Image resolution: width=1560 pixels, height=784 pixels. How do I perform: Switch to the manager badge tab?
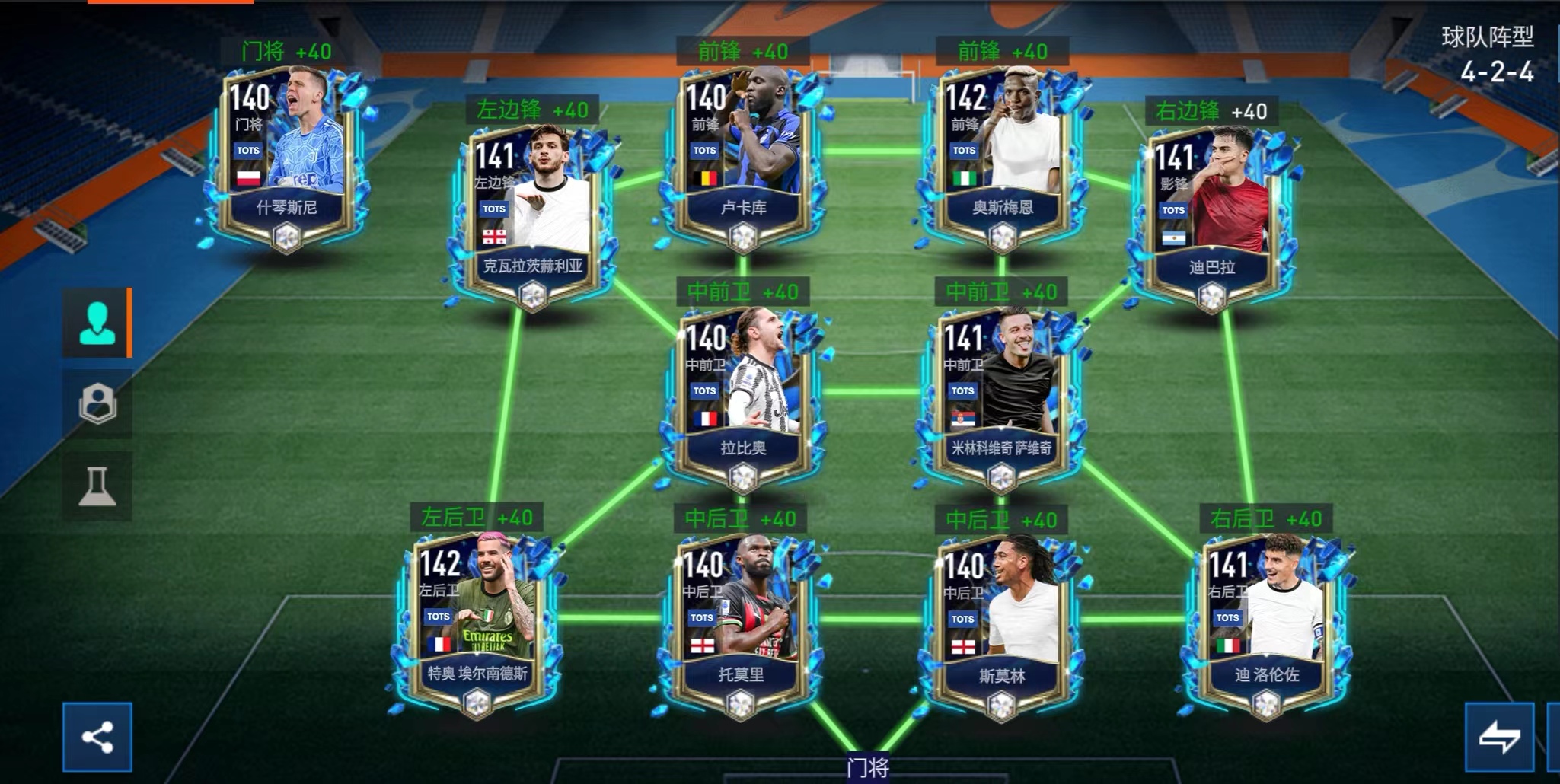pyautogui.click(x=97, y=403)
